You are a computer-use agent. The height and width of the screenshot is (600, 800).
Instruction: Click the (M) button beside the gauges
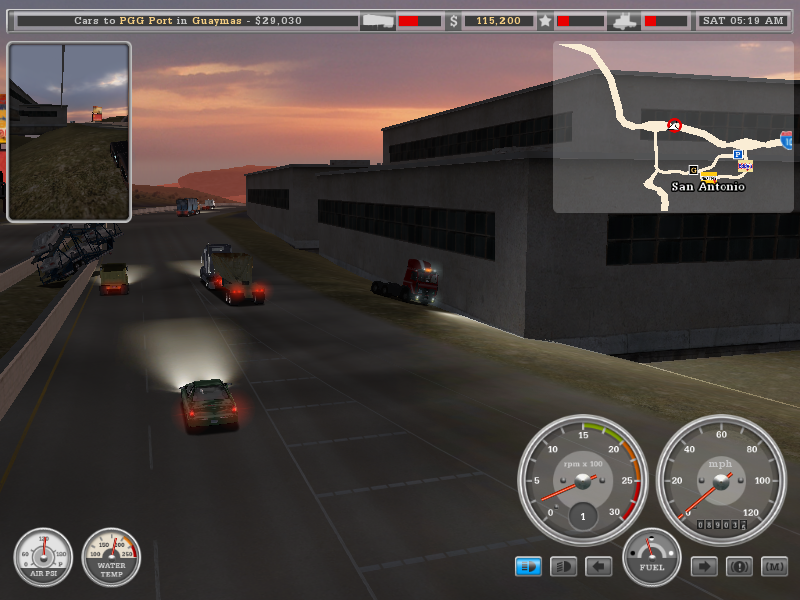click(774, 567)
